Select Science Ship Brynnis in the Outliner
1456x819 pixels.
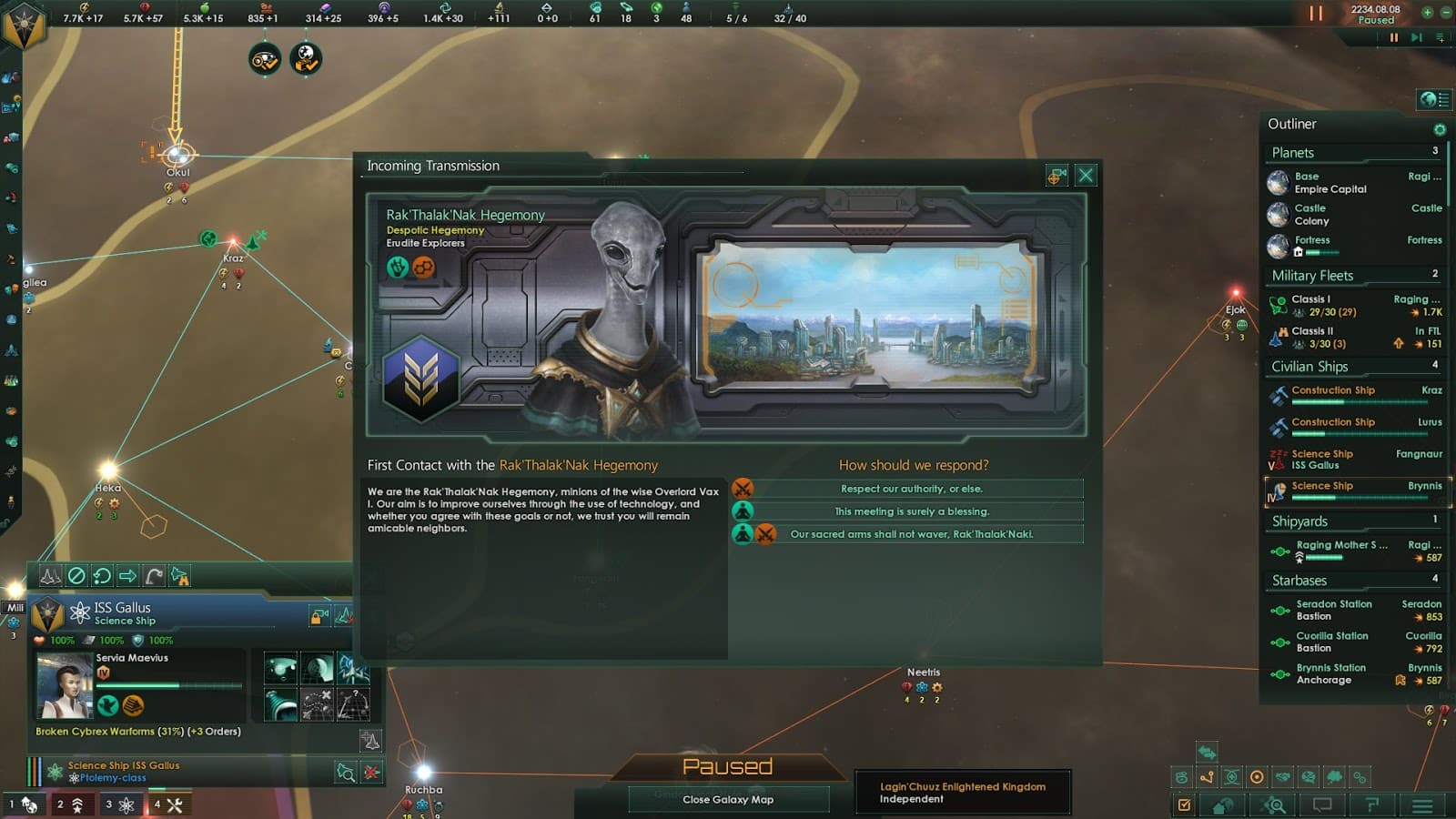[1347, 491]
